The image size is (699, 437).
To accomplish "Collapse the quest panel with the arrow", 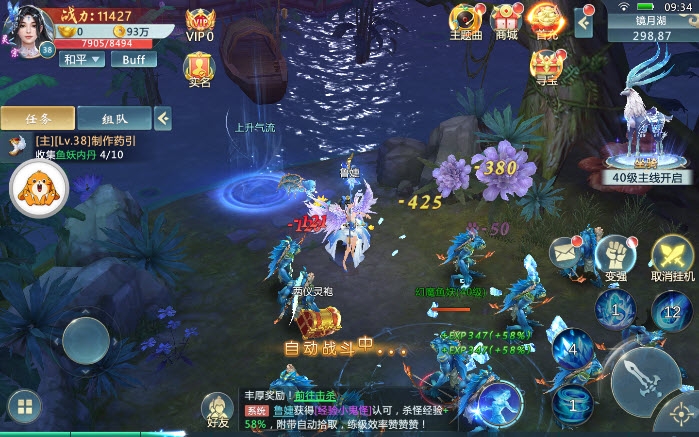I will [162, 118].
